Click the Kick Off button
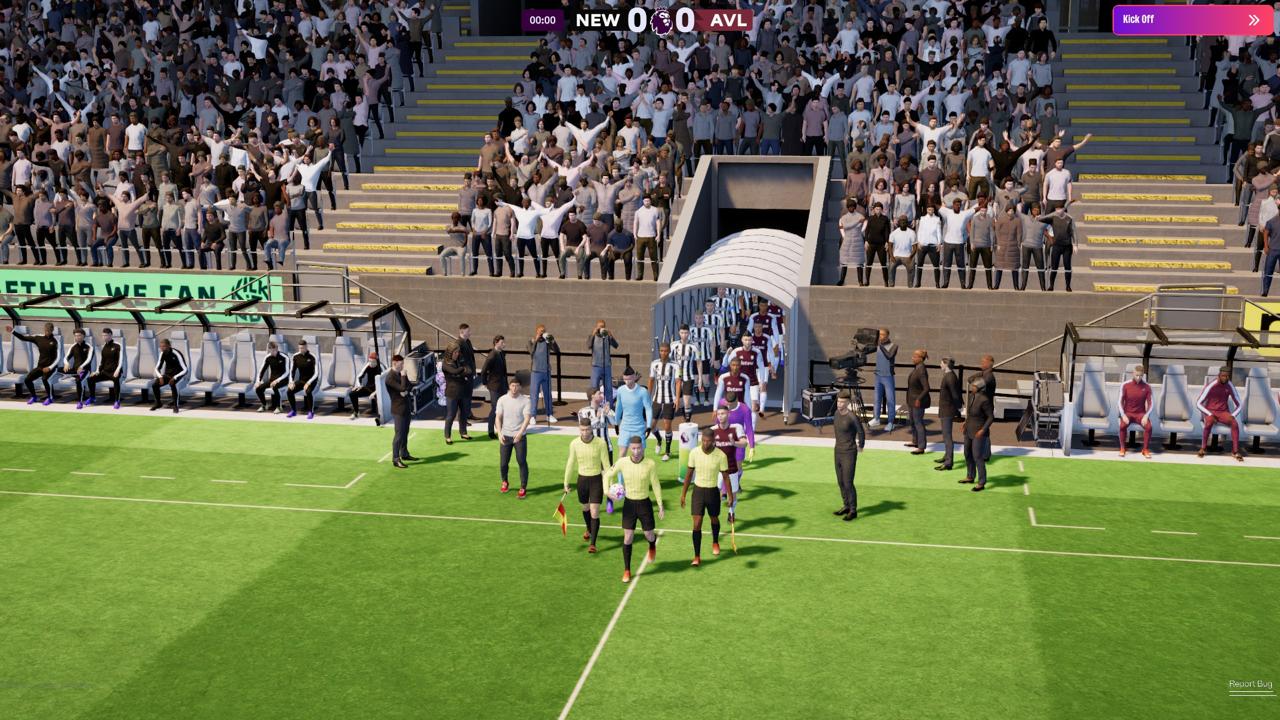The width and height of the screenshot is (1280, 720). [x=1192, y=20]
